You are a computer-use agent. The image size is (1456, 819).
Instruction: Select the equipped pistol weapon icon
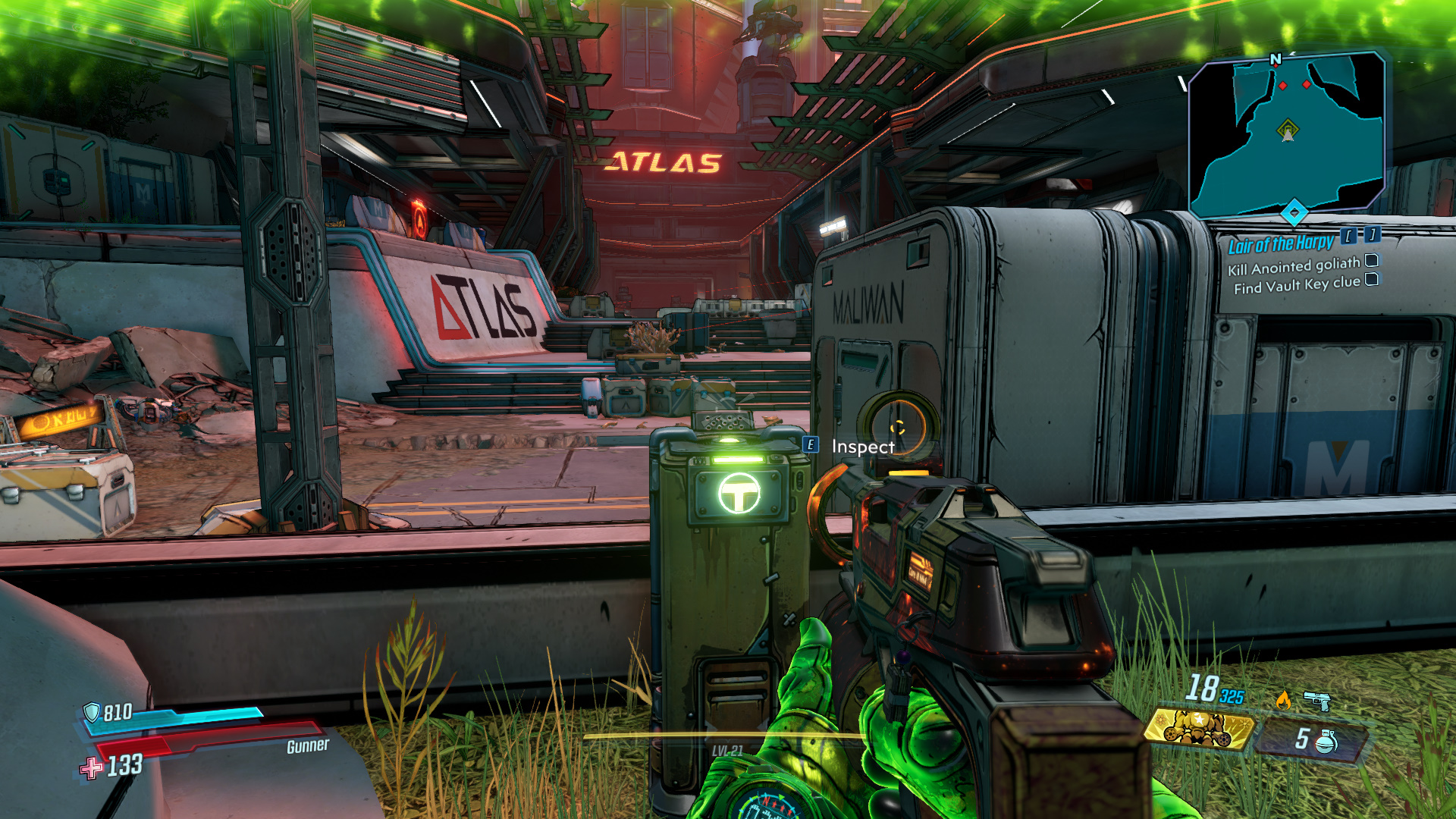[1316, 701]
